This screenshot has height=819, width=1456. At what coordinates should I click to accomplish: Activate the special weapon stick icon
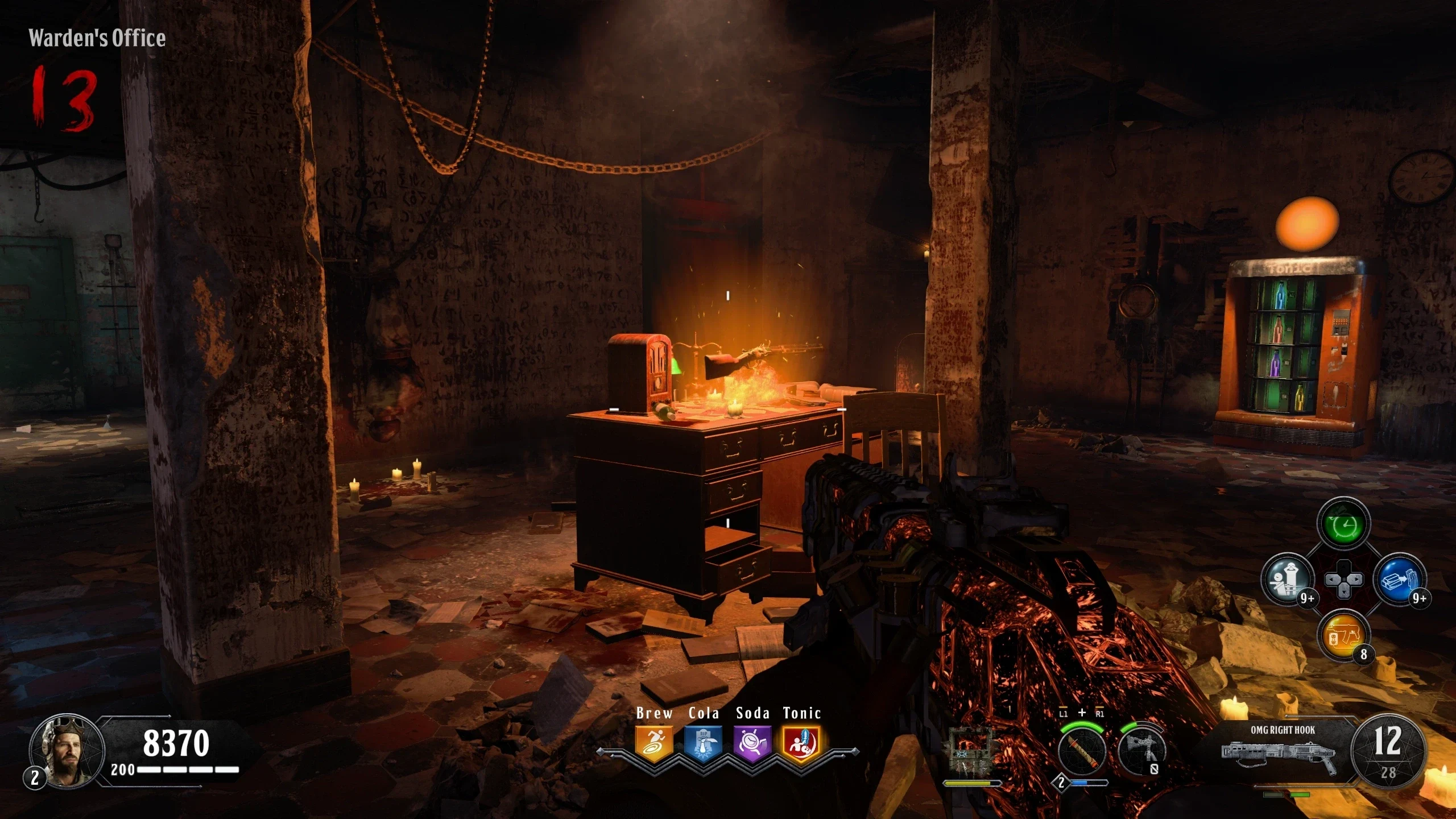(x=1082, y=751)
